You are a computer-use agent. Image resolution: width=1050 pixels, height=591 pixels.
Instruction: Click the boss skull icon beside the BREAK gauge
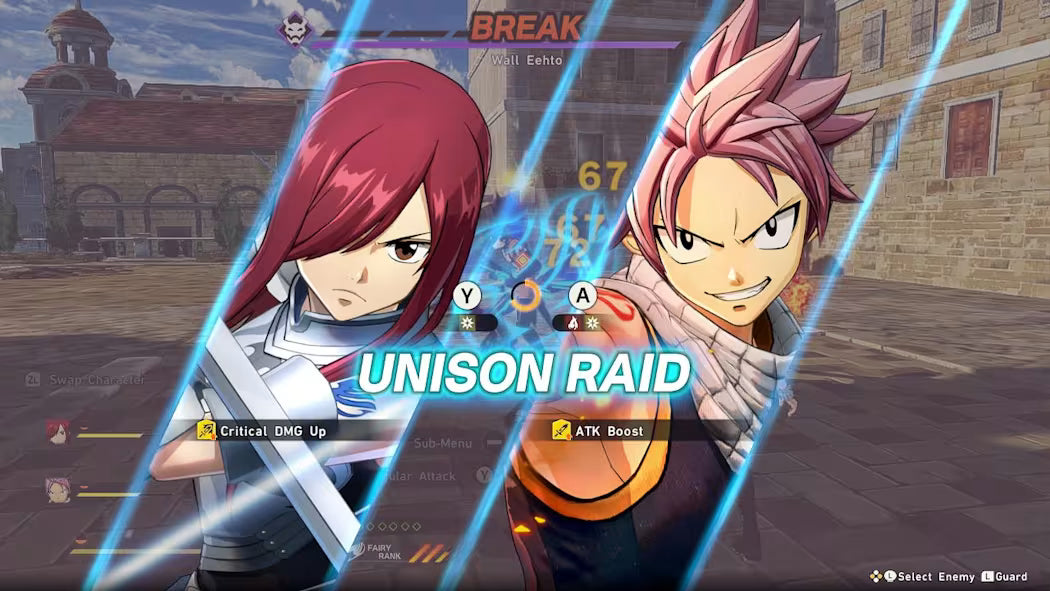[294, 28]
